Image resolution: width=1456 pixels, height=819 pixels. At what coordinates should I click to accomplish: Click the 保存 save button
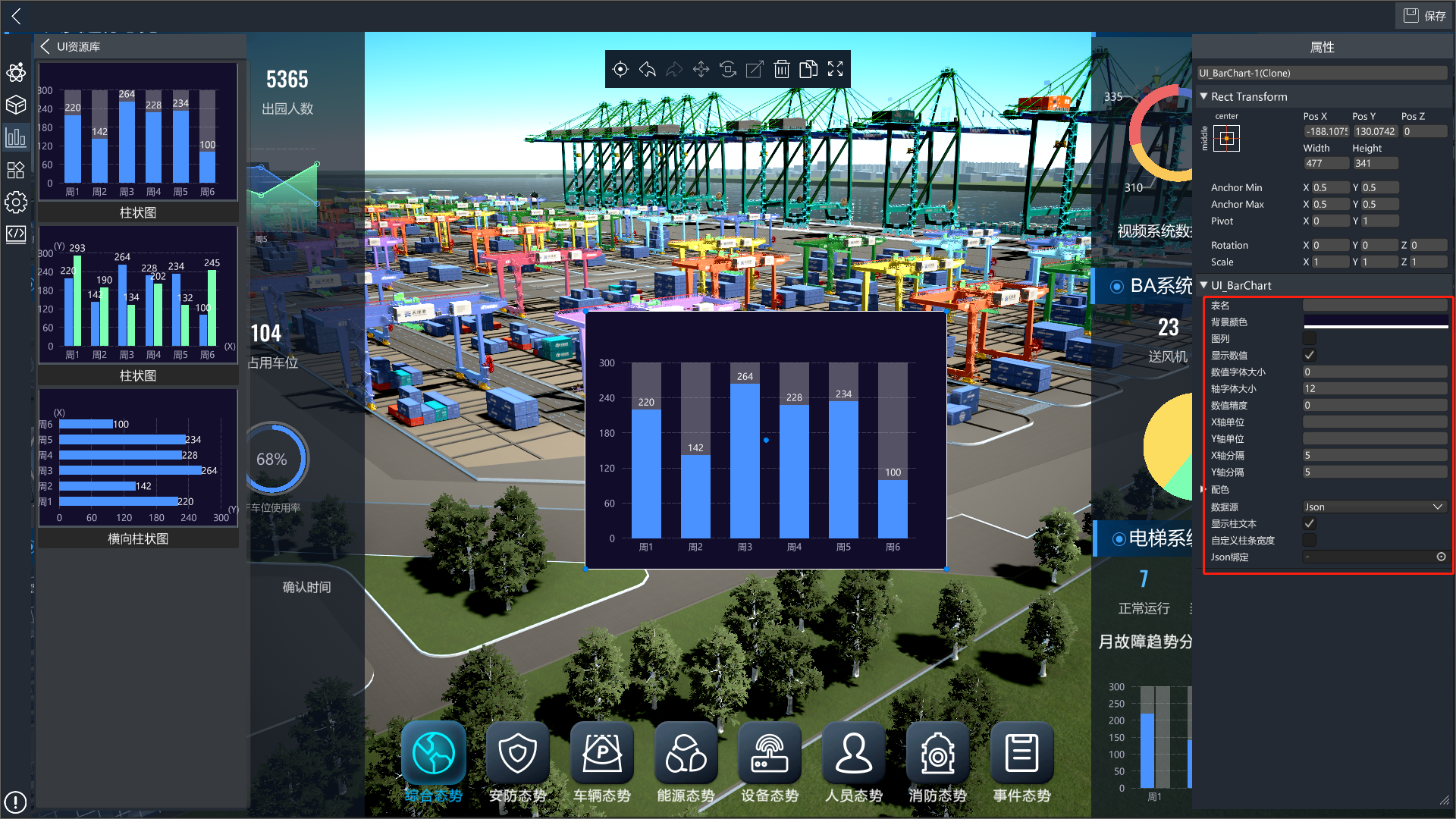pos(1424,15)
